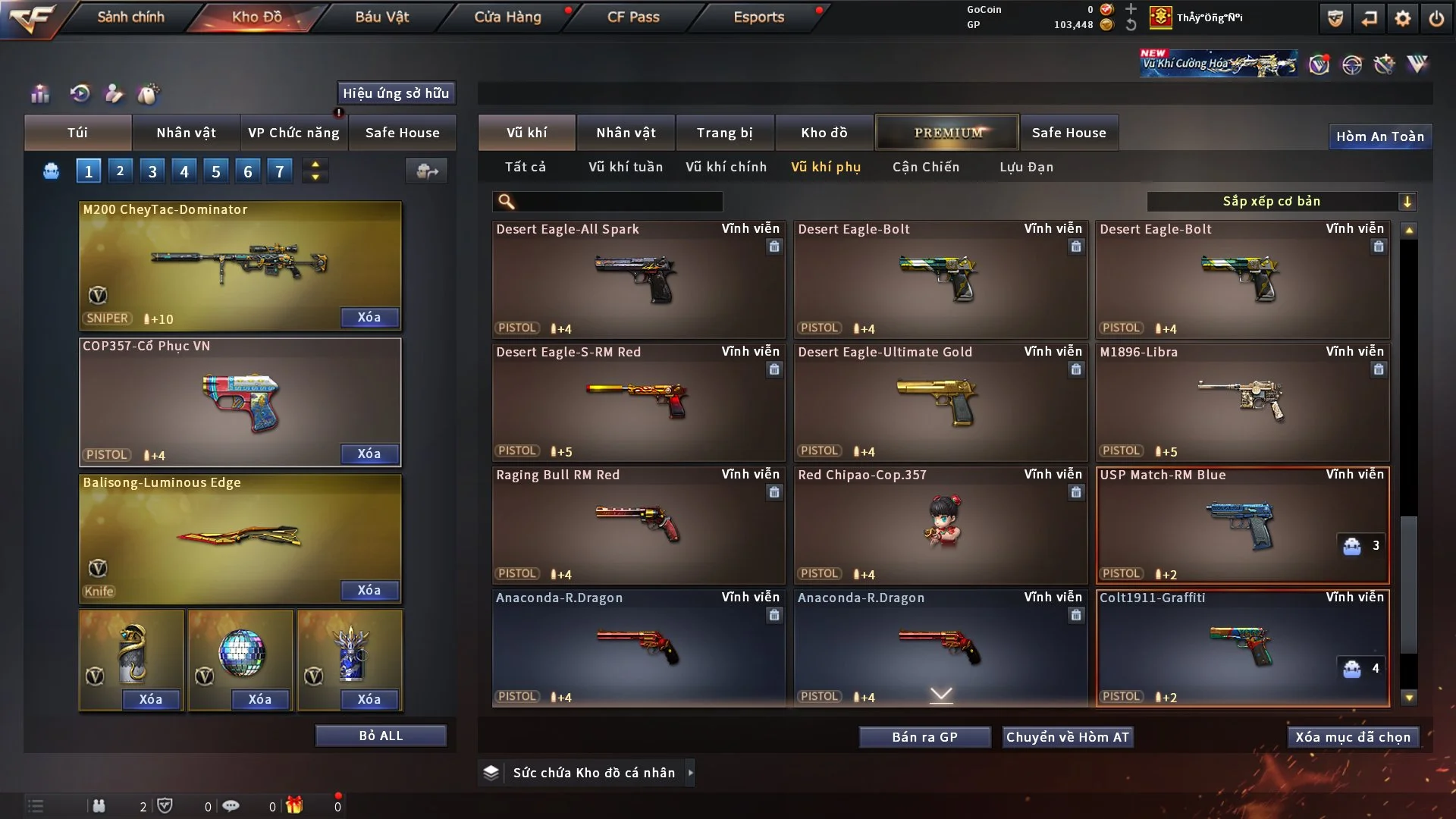Open the CF Pass tab

click(633, 17)
